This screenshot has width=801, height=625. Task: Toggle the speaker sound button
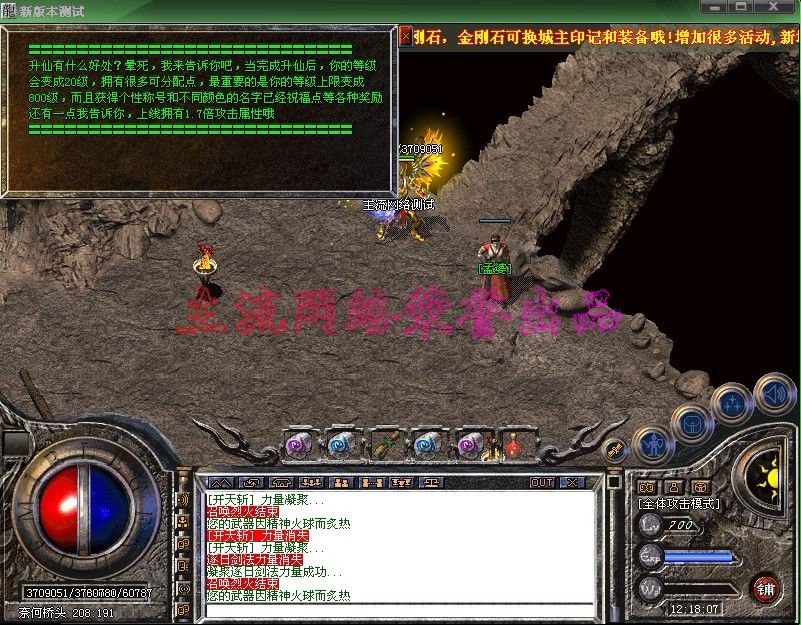pos(773,392)
